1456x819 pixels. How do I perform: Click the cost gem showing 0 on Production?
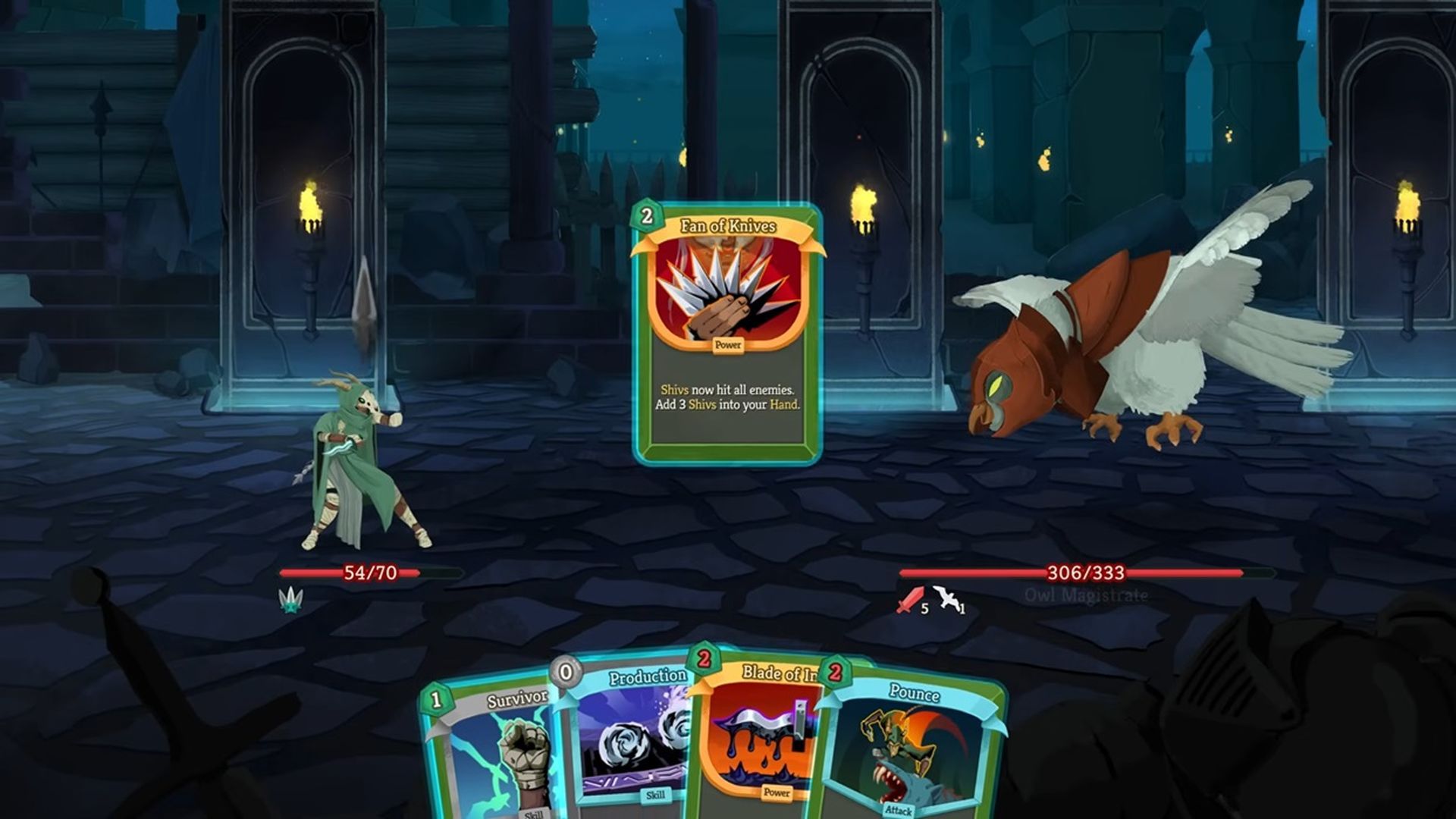click(564, 672)
